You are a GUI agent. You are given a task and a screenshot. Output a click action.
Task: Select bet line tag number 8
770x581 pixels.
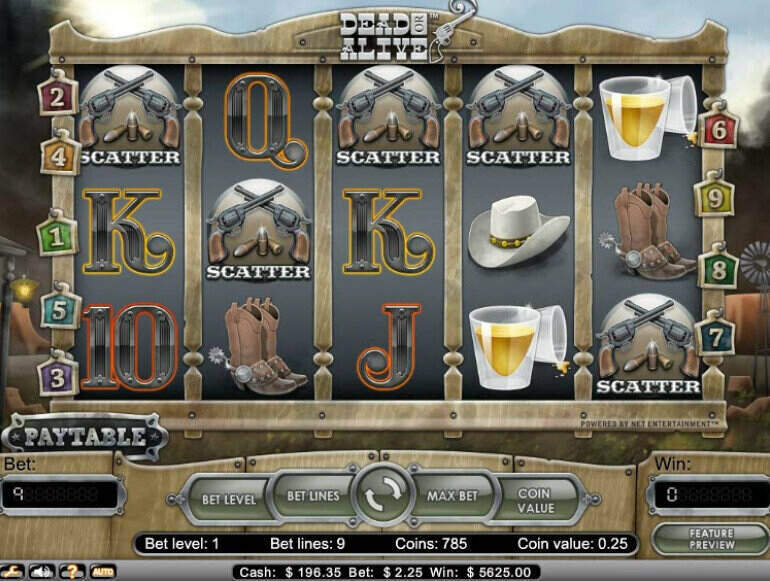coord(716,269)
